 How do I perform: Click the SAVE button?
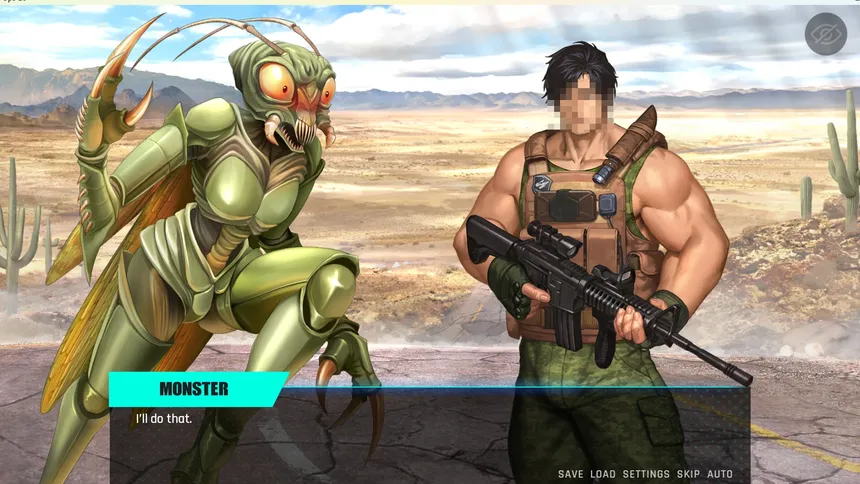(x=570, y=474)
